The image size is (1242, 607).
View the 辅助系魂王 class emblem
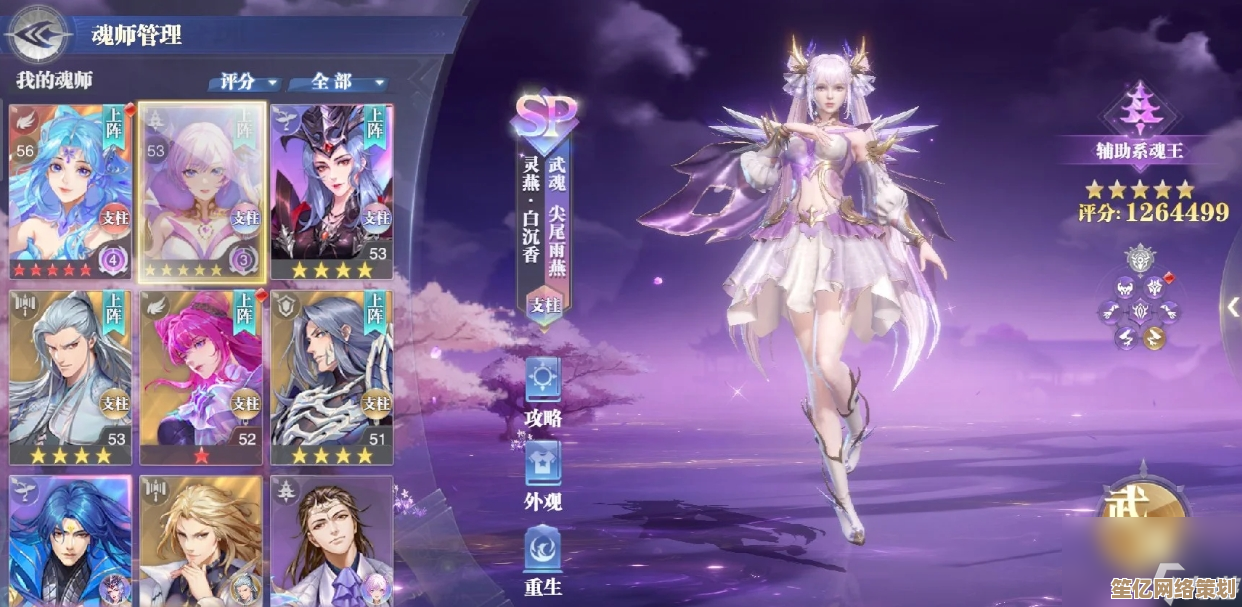[1139, 110]
